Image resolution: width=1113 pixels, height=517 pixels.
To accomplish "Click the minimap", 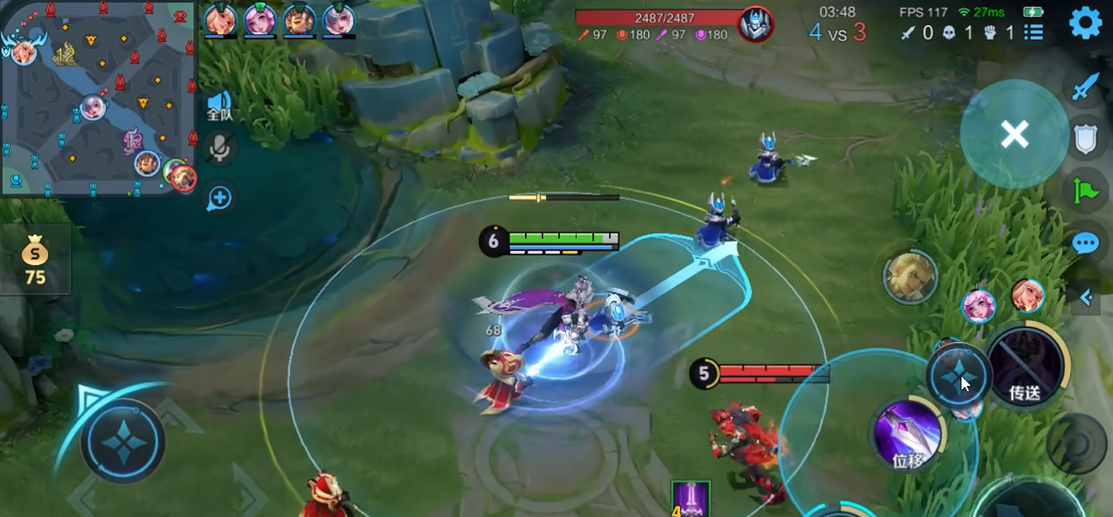I will click(x=98, y=98).
